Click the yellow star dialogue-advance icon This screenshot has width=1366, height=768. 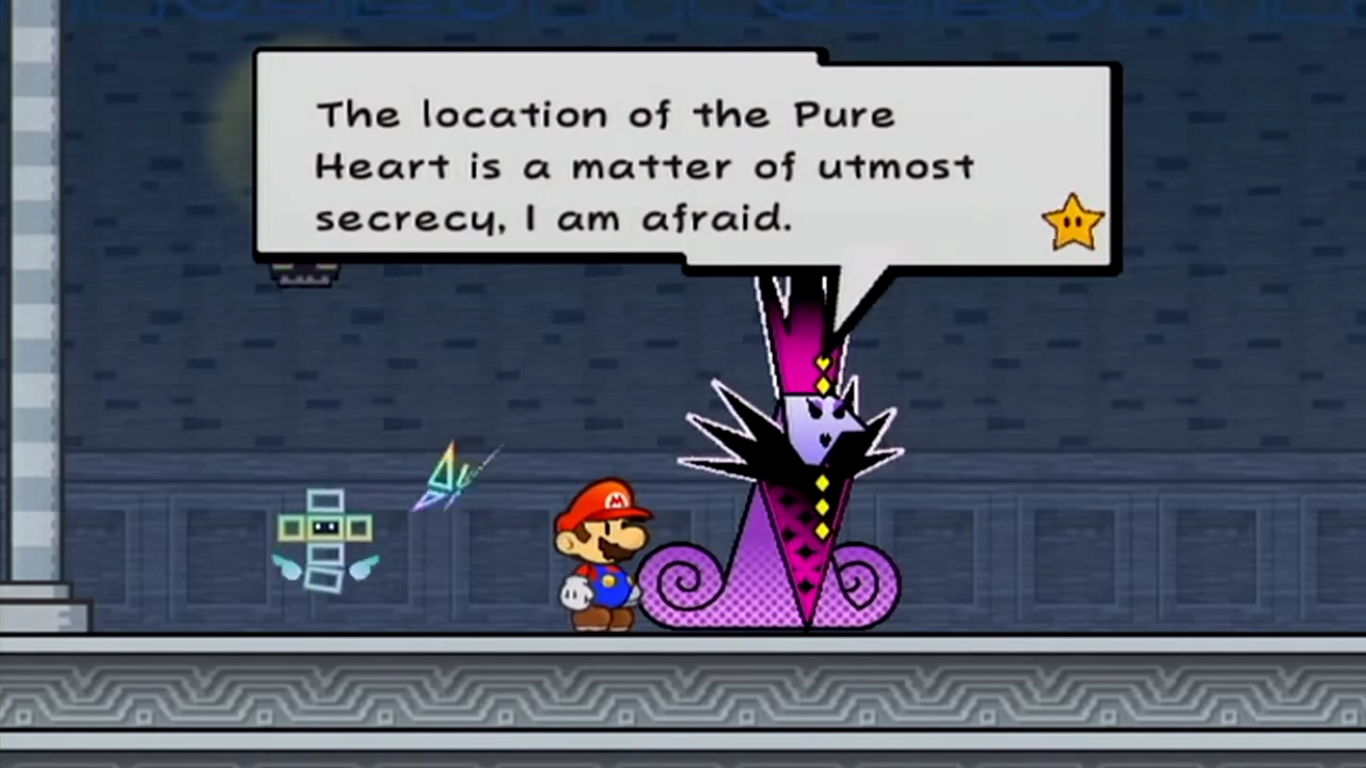pos(1071,220)
